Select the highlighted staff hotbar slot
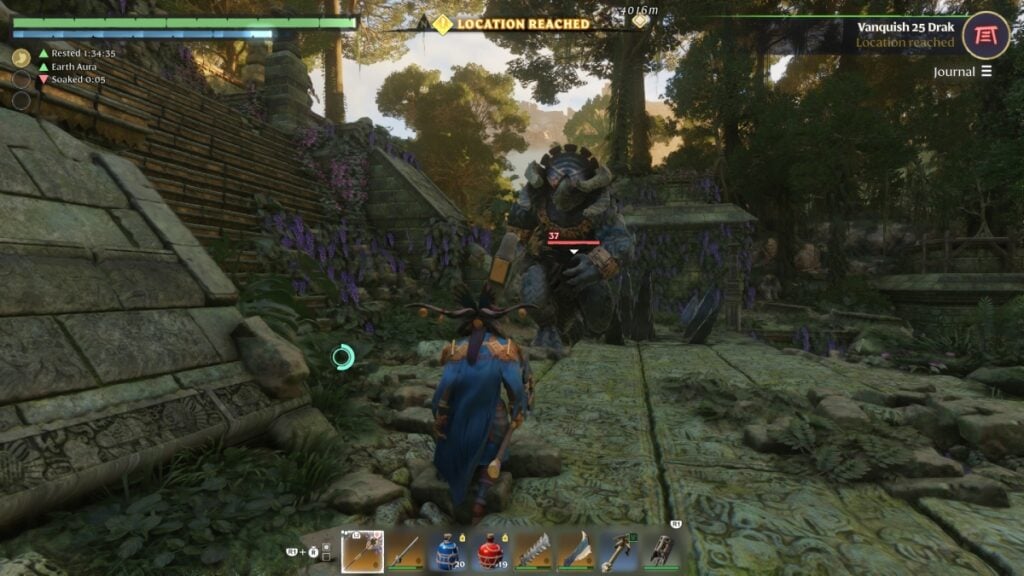The image size is (1024, 576). click(362, 551)
